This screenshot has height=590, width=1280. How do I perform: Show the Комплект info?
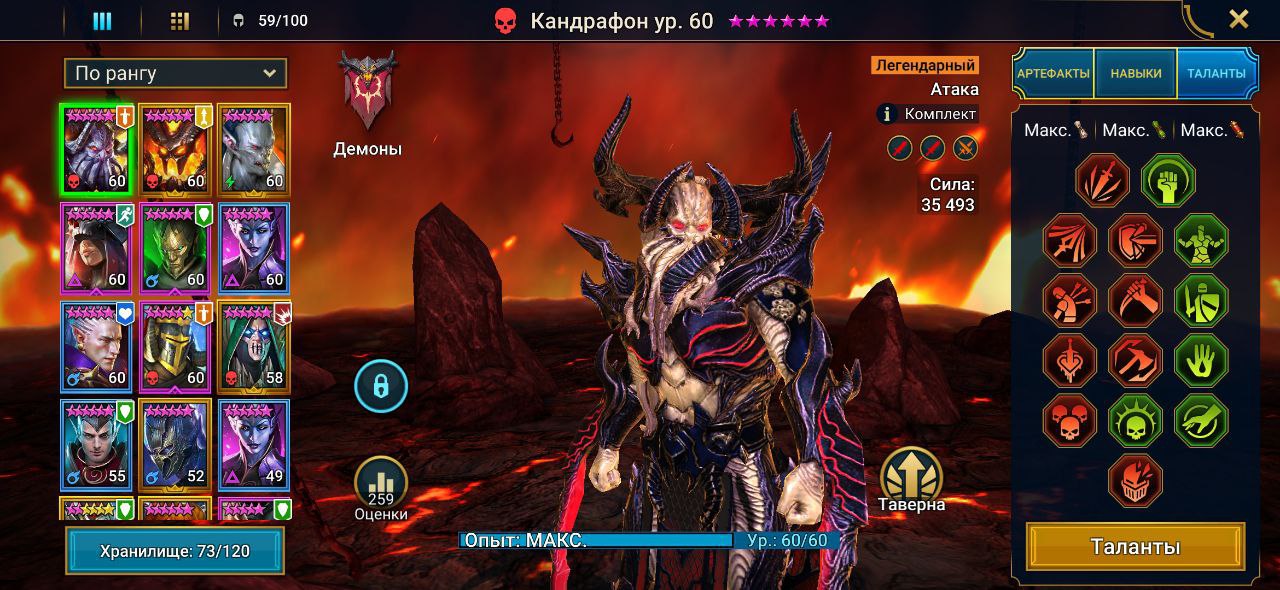(x=926, y=114)
